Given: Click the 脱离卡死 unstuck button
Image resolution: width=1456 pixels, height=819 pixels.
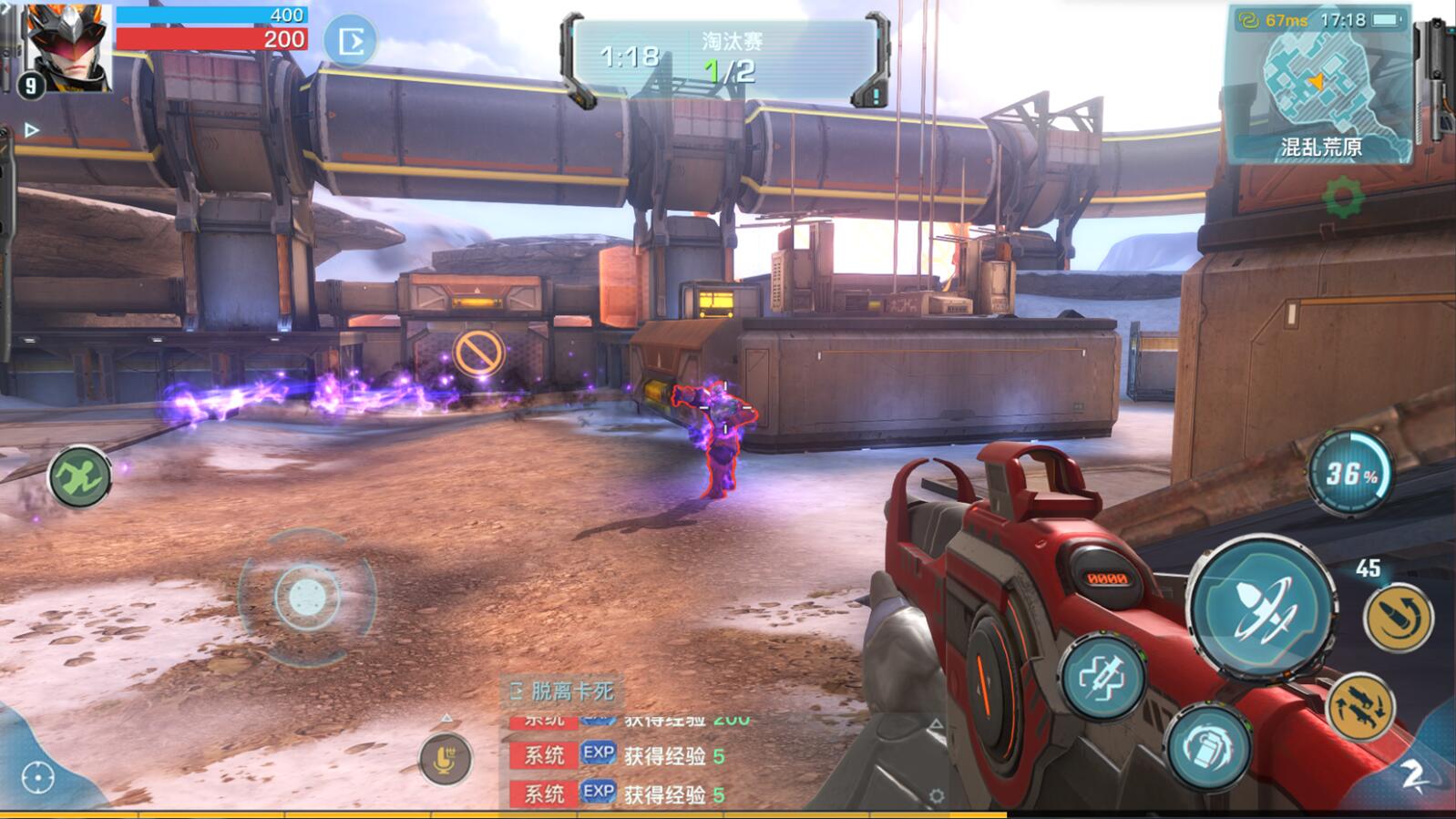Looking at the screenshot, I should tap(562, 691).
